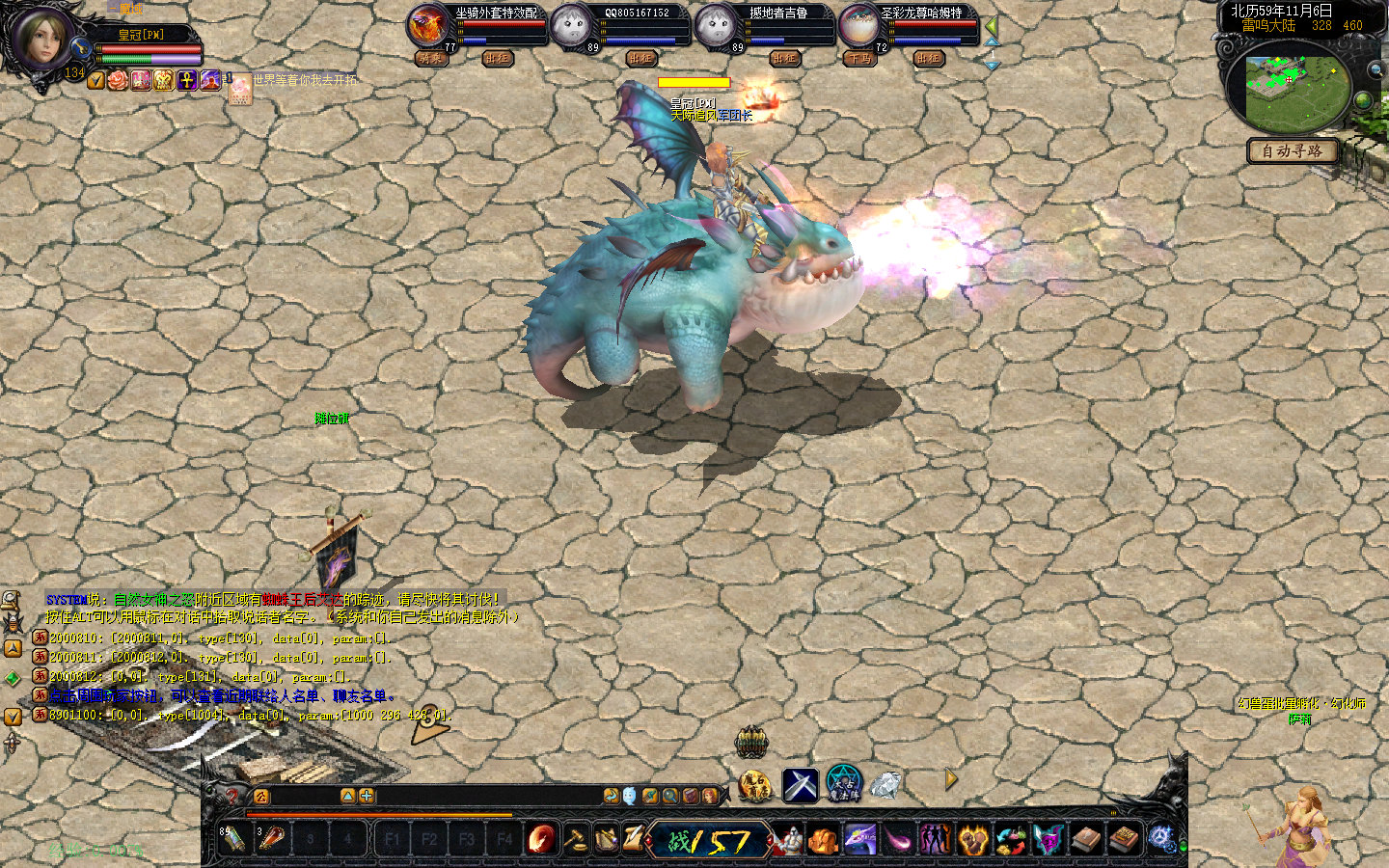This screenshot has width=1389, height=868.
Task: Open the world map globe icon
Action: [1363, 100]
